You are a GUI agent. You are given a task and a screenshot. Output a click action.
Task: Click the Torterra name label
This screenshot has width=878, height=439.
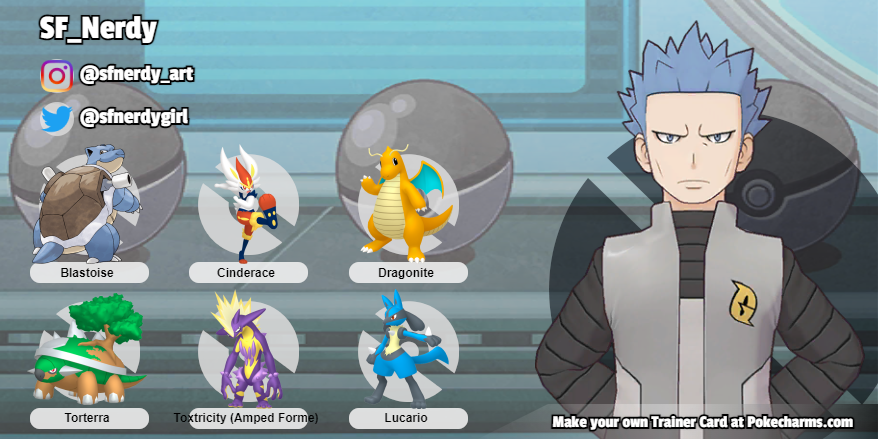pos(89,418)
